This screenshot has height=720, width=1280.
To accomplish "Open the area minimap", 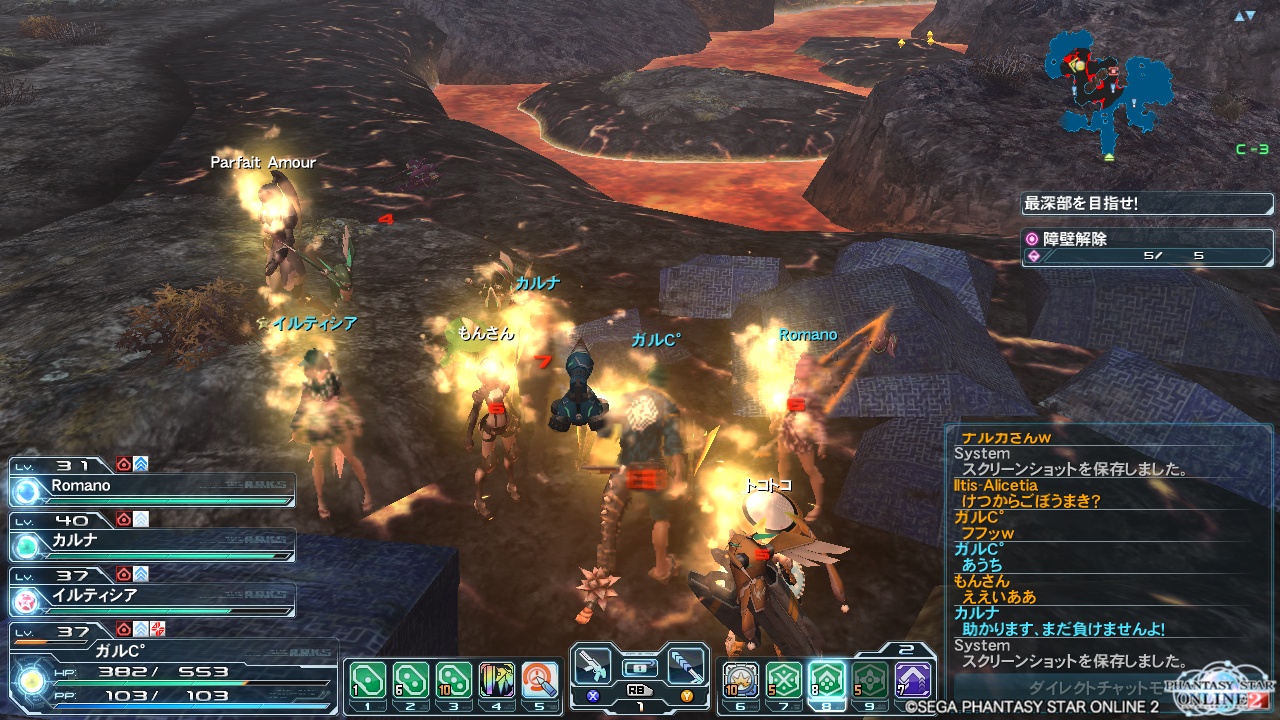I will (x=1107, y=85).
